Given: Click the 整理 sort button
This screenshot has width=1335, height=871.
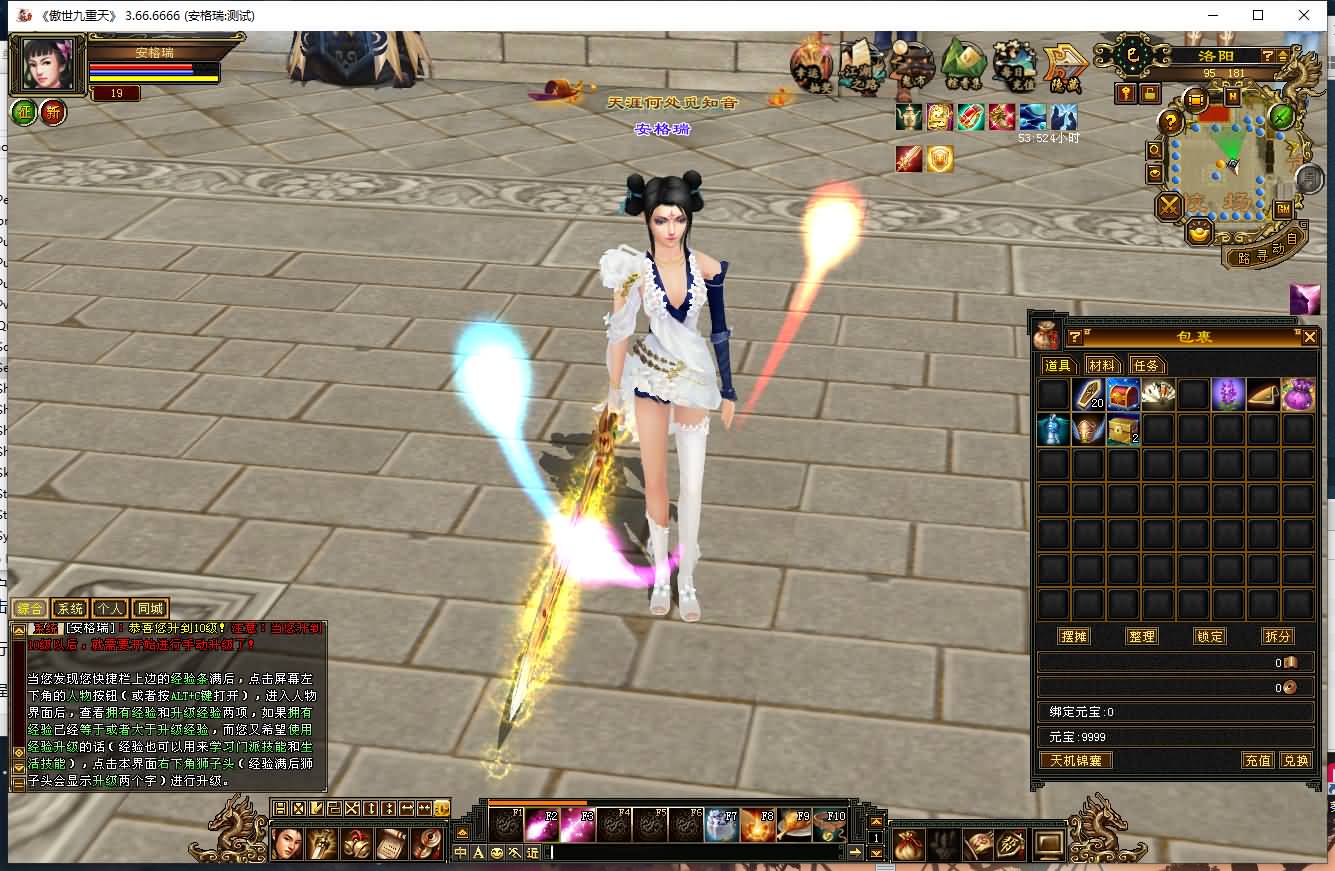Looking at the screenshot, I should click(x=1141, y=637).
